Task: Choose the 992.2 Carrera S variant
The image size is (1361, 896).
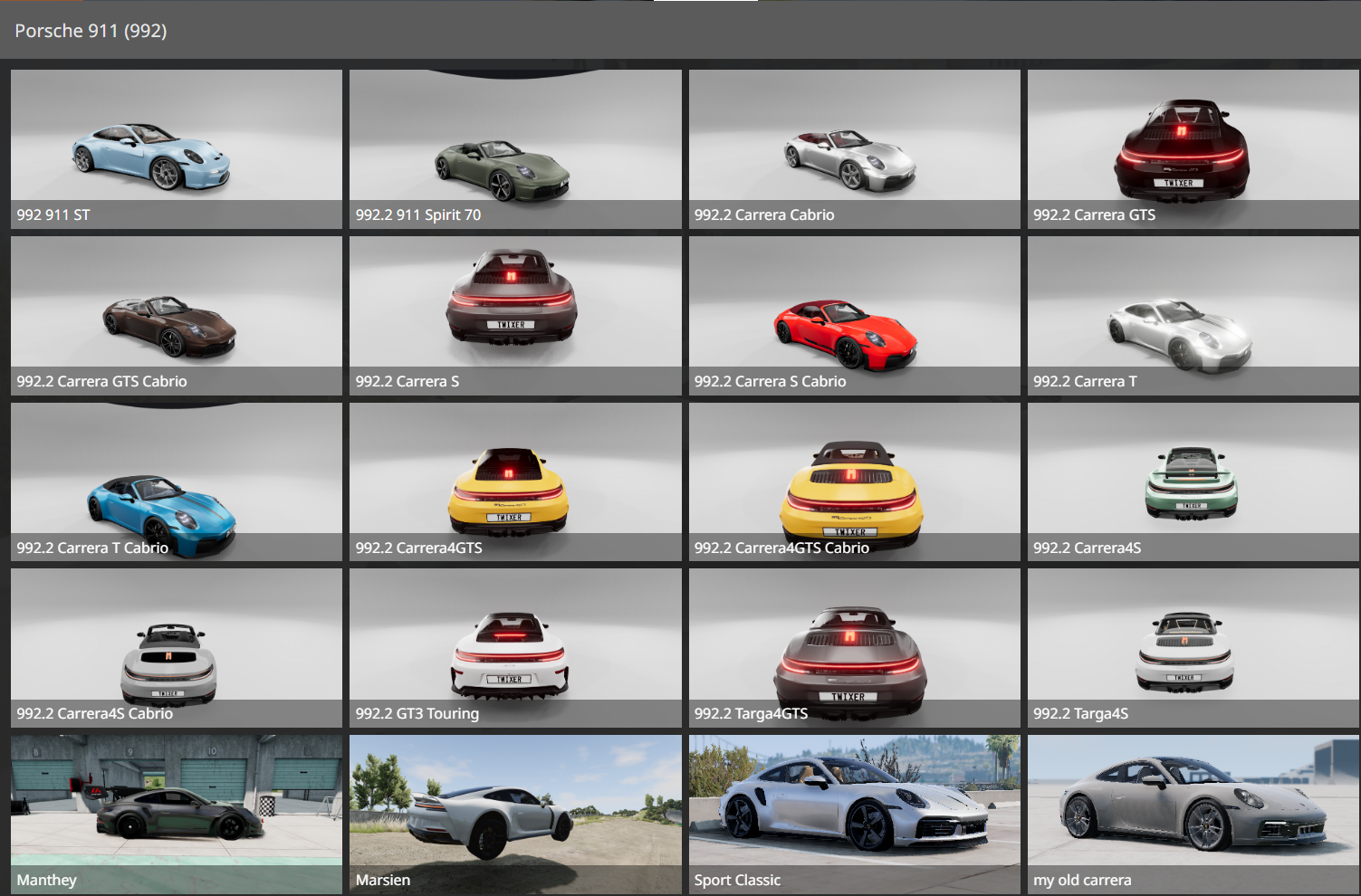Action: pyautogui.click(x=515, y=315)
